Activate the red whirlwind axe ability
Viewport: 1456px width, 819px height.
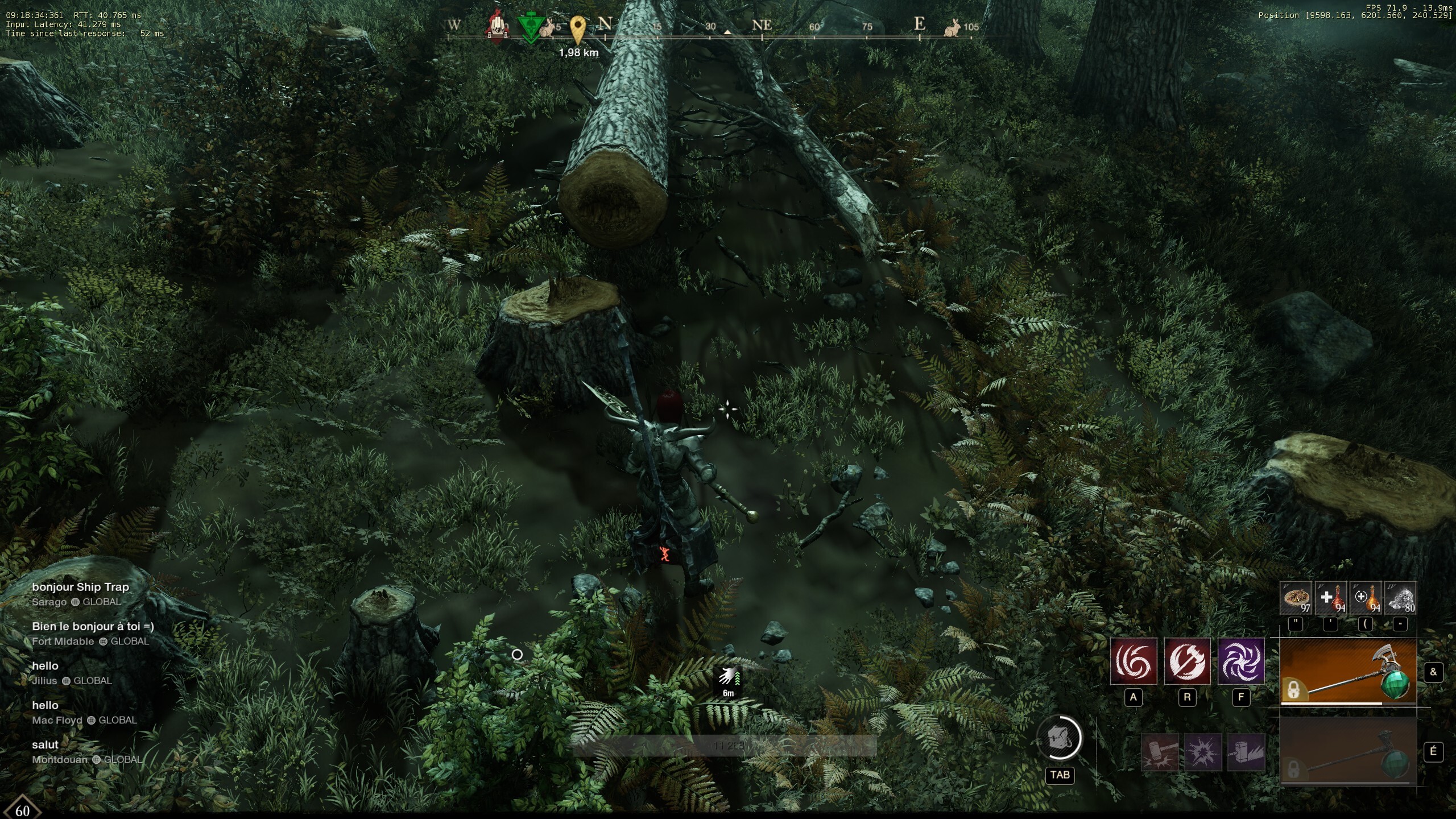tap(1134, 661)
